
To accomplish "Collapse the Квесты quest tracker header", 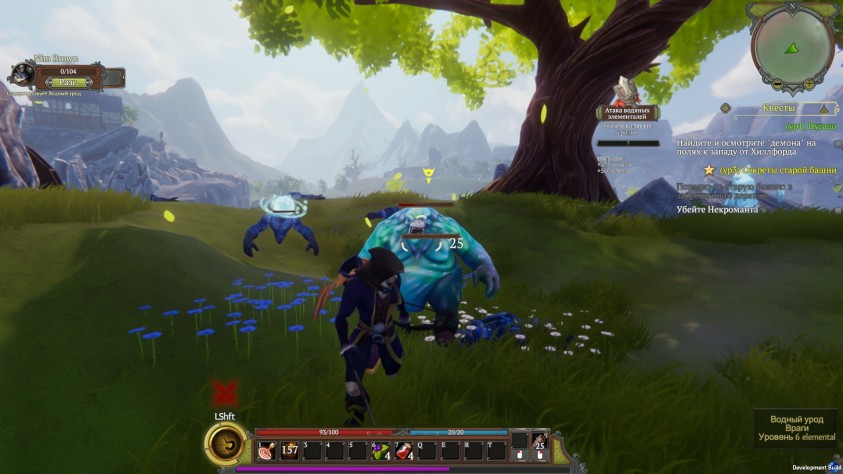I will pyautogui.click(x=825, y=109).
